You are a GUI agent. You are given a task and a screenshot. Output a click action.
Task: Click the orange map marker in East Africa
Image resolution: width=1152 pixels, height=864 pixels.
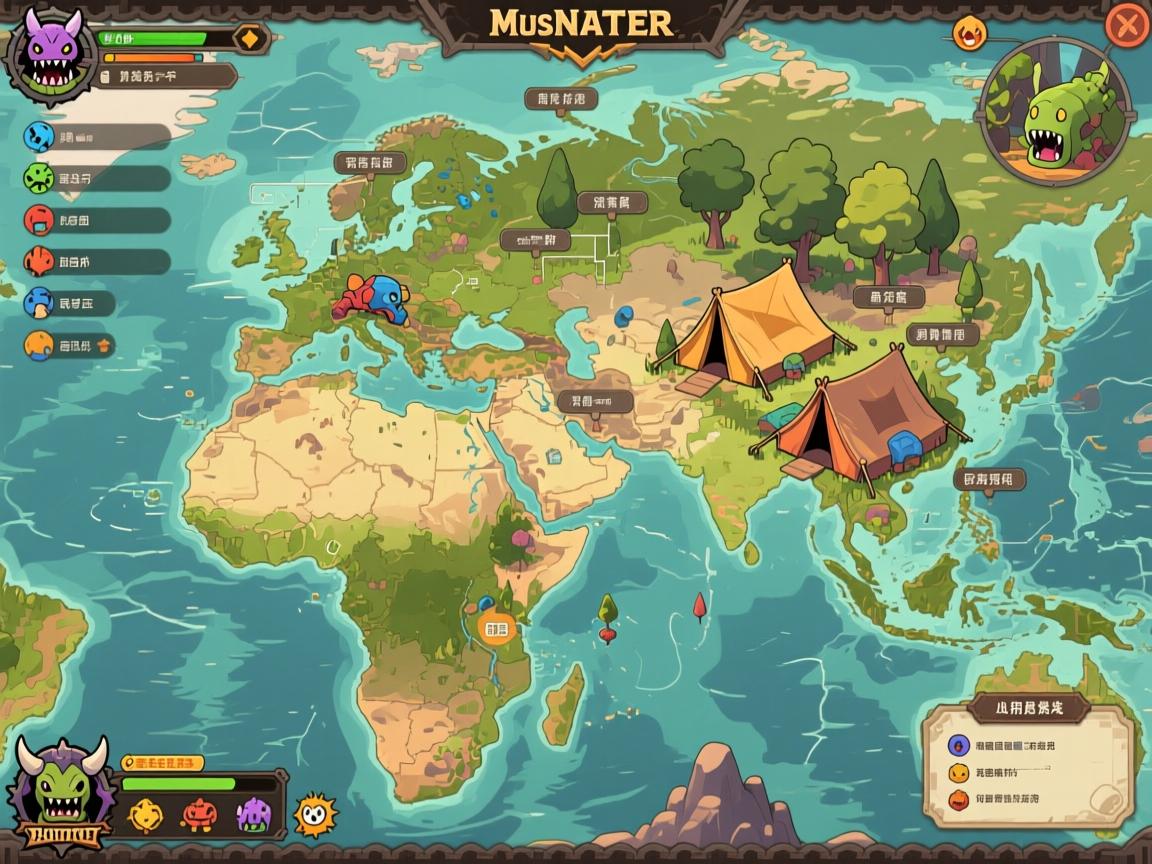pyautogui.click(x=494, y=627)
